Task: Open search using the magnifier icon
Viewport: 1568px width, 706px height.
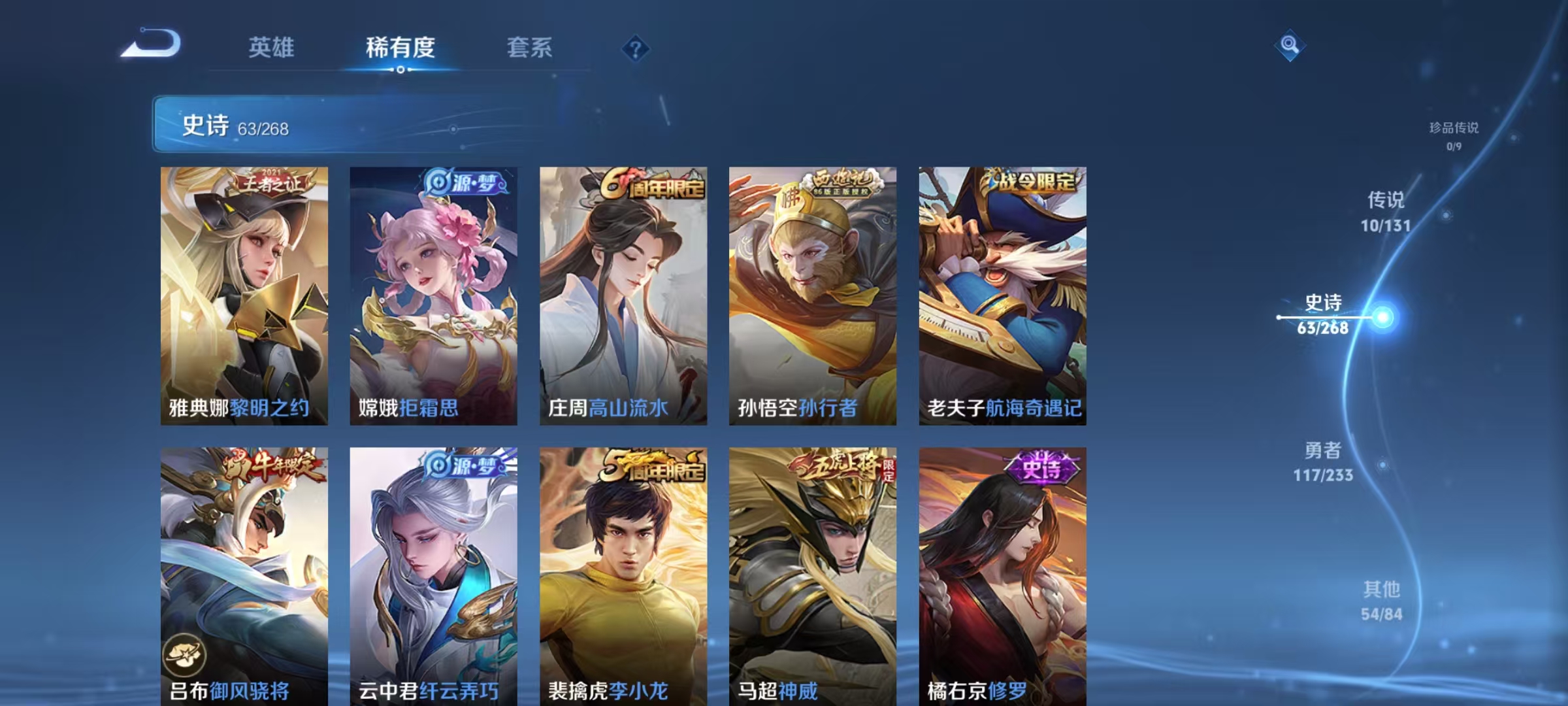Action: coord(1288,46)
